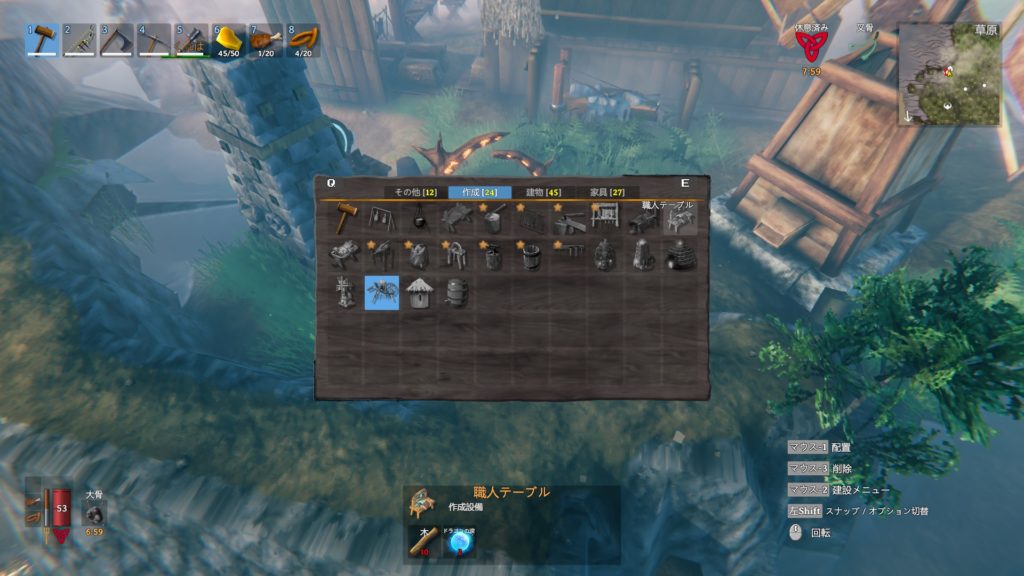Pick the workbench build piece
The image size is (1024, 576).
point(456,218)
